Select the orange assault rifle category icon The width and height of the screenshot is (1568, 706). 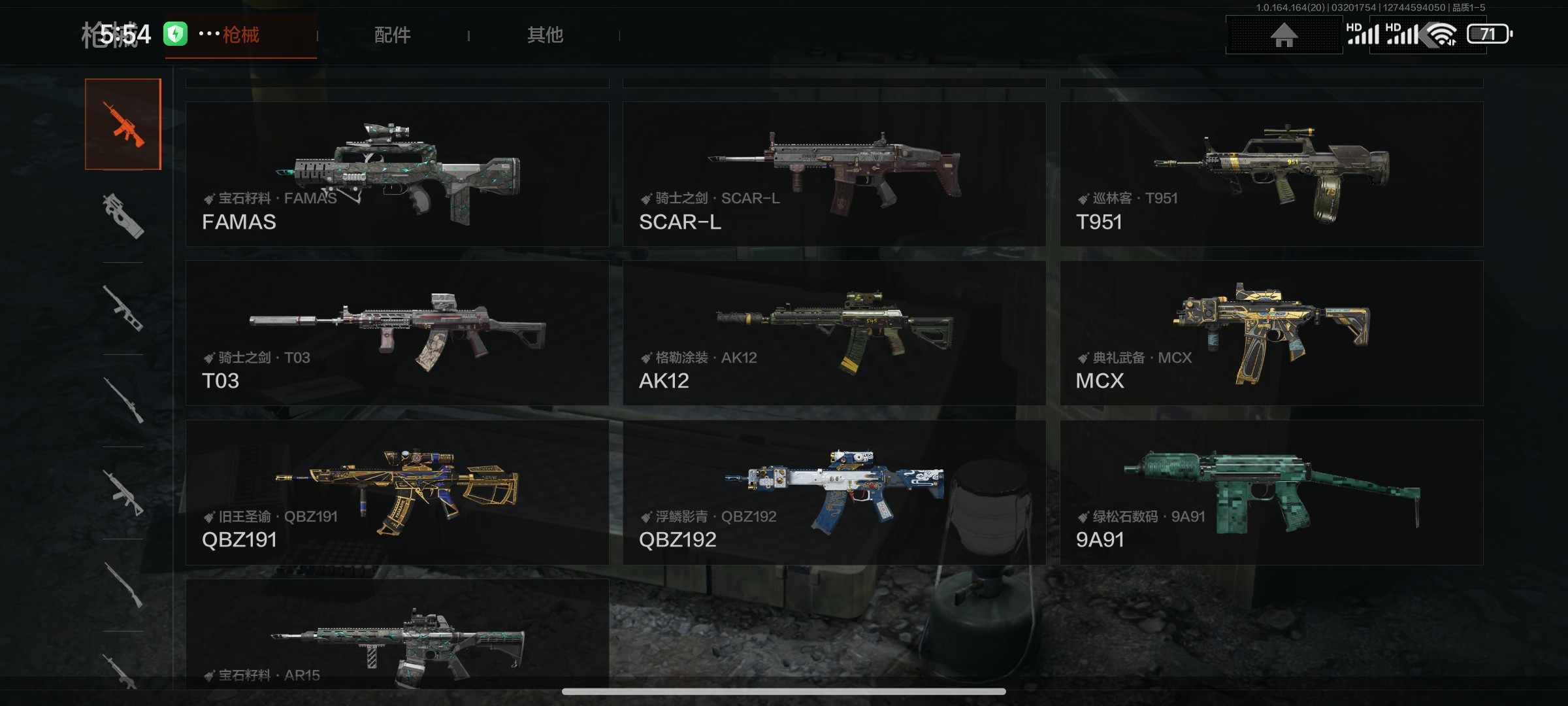click(123, 124)
